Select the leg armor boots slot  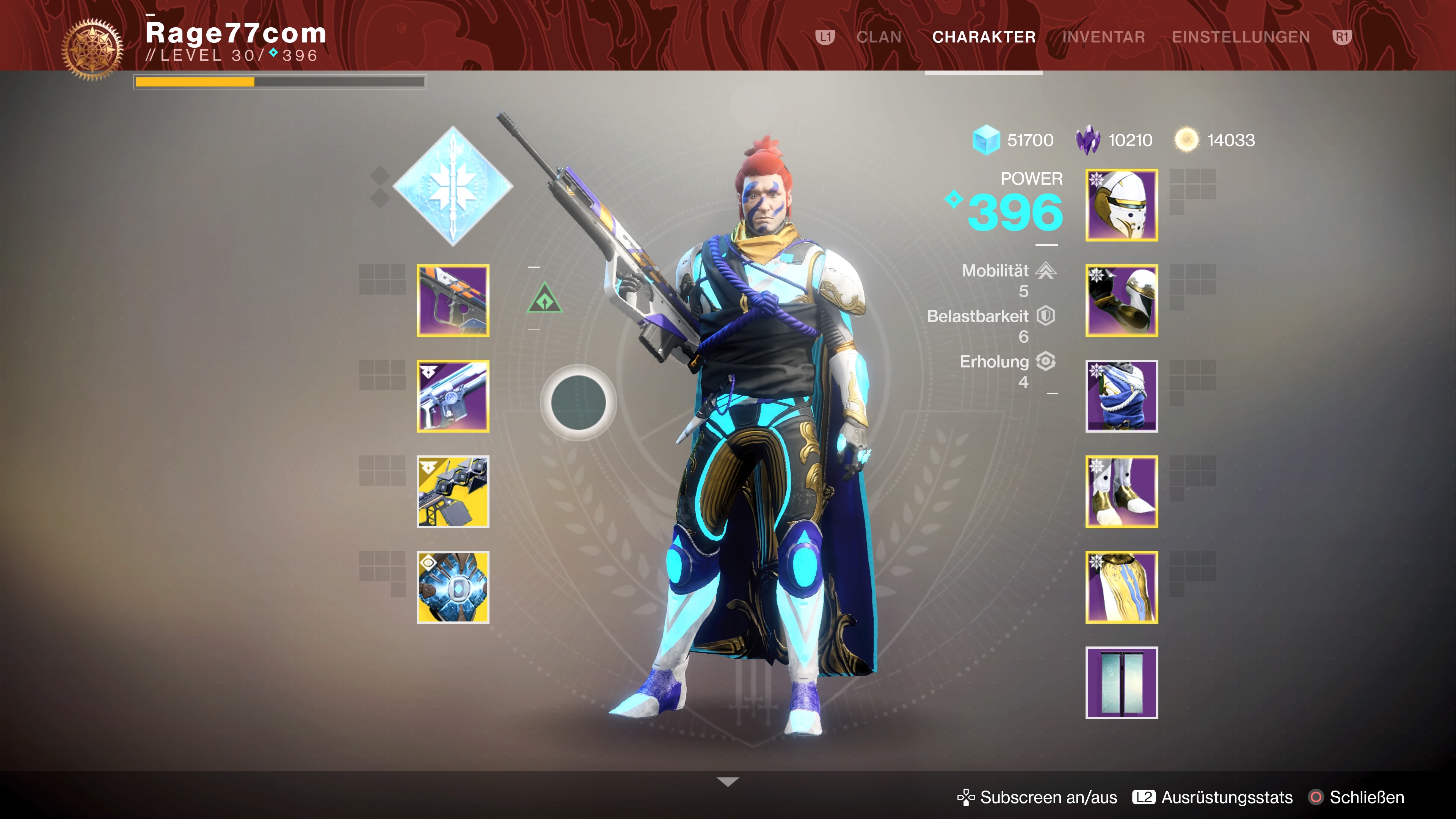[x=1122, y=492]
